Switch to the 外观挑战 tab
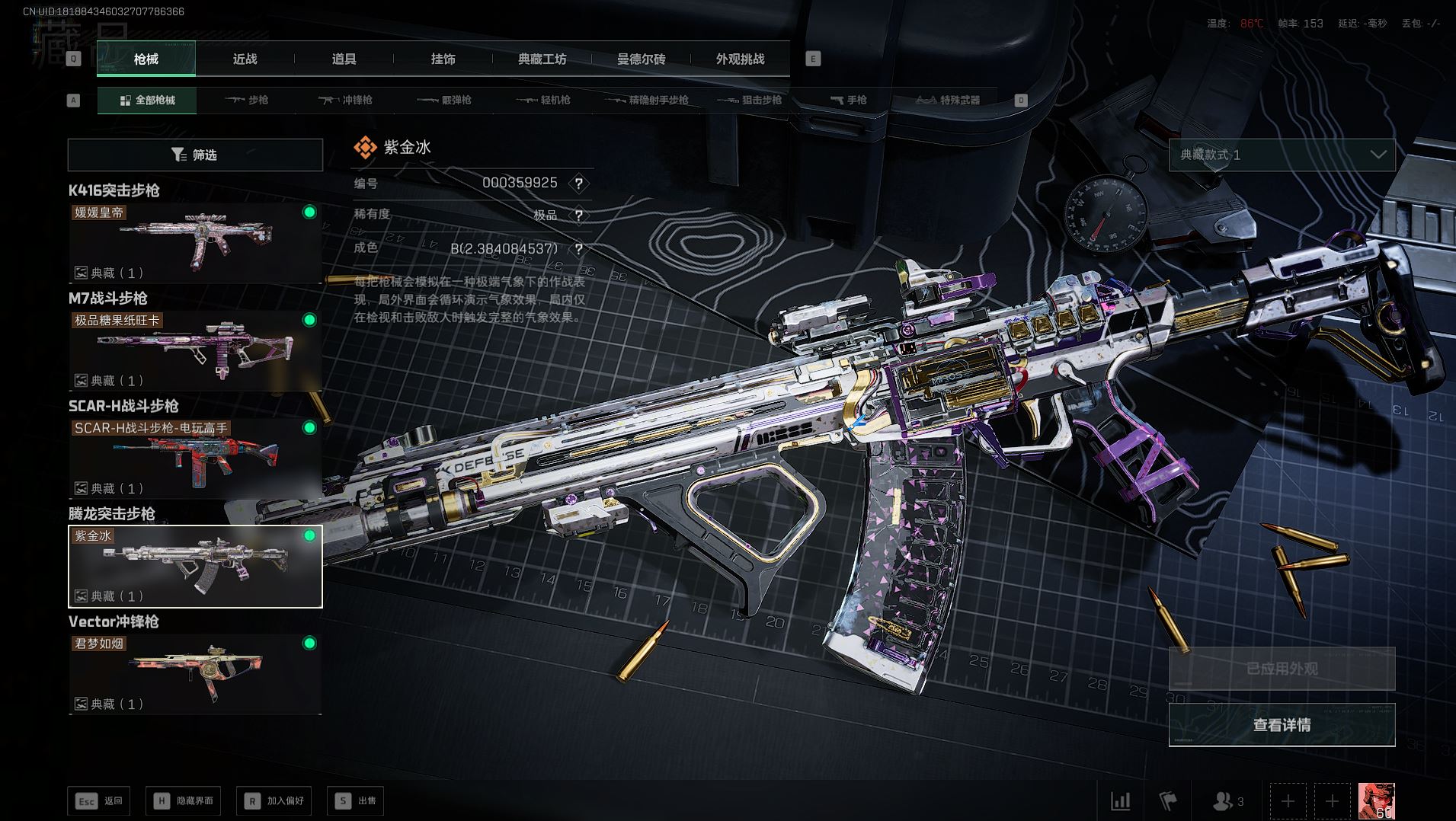This screenshot has height=821, width=1456. click(740, 59)
